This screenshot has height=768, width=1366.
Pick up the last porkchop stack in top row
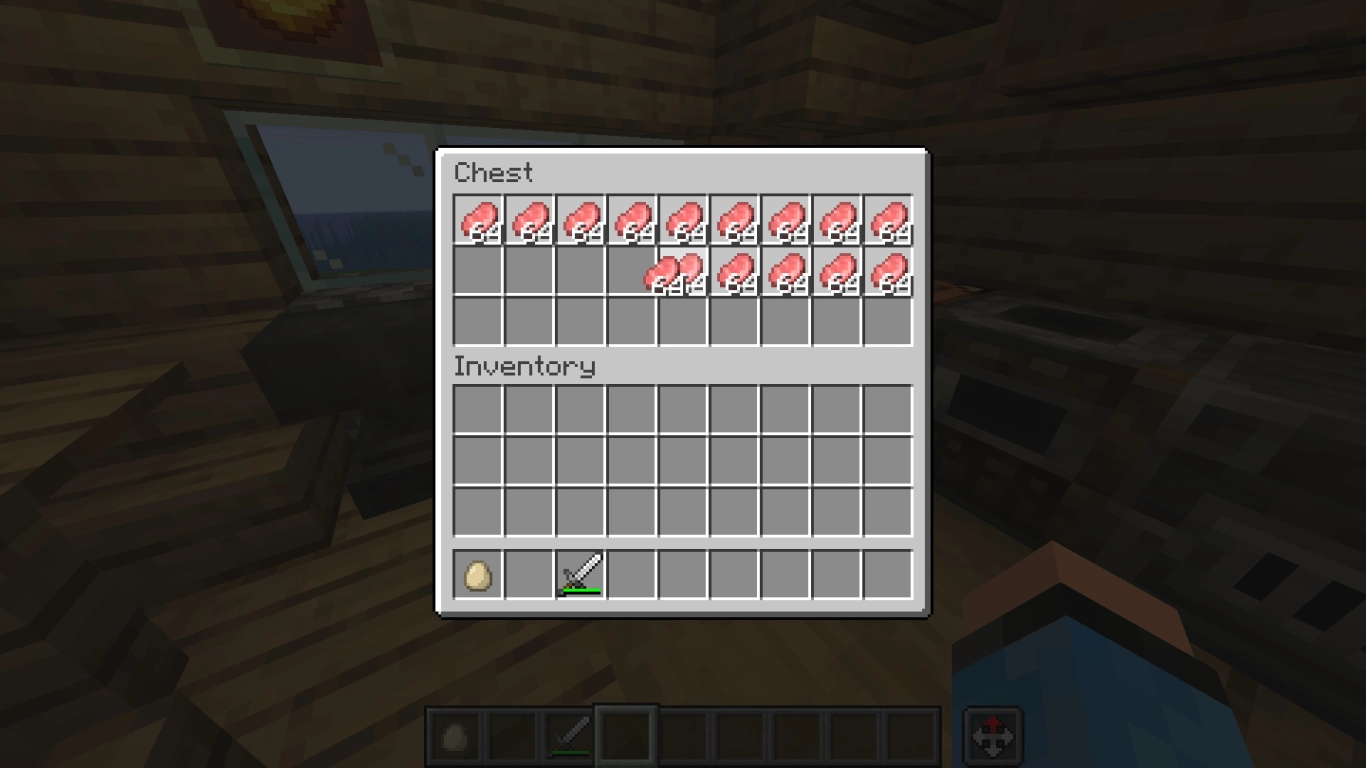[x=889, y=220]
